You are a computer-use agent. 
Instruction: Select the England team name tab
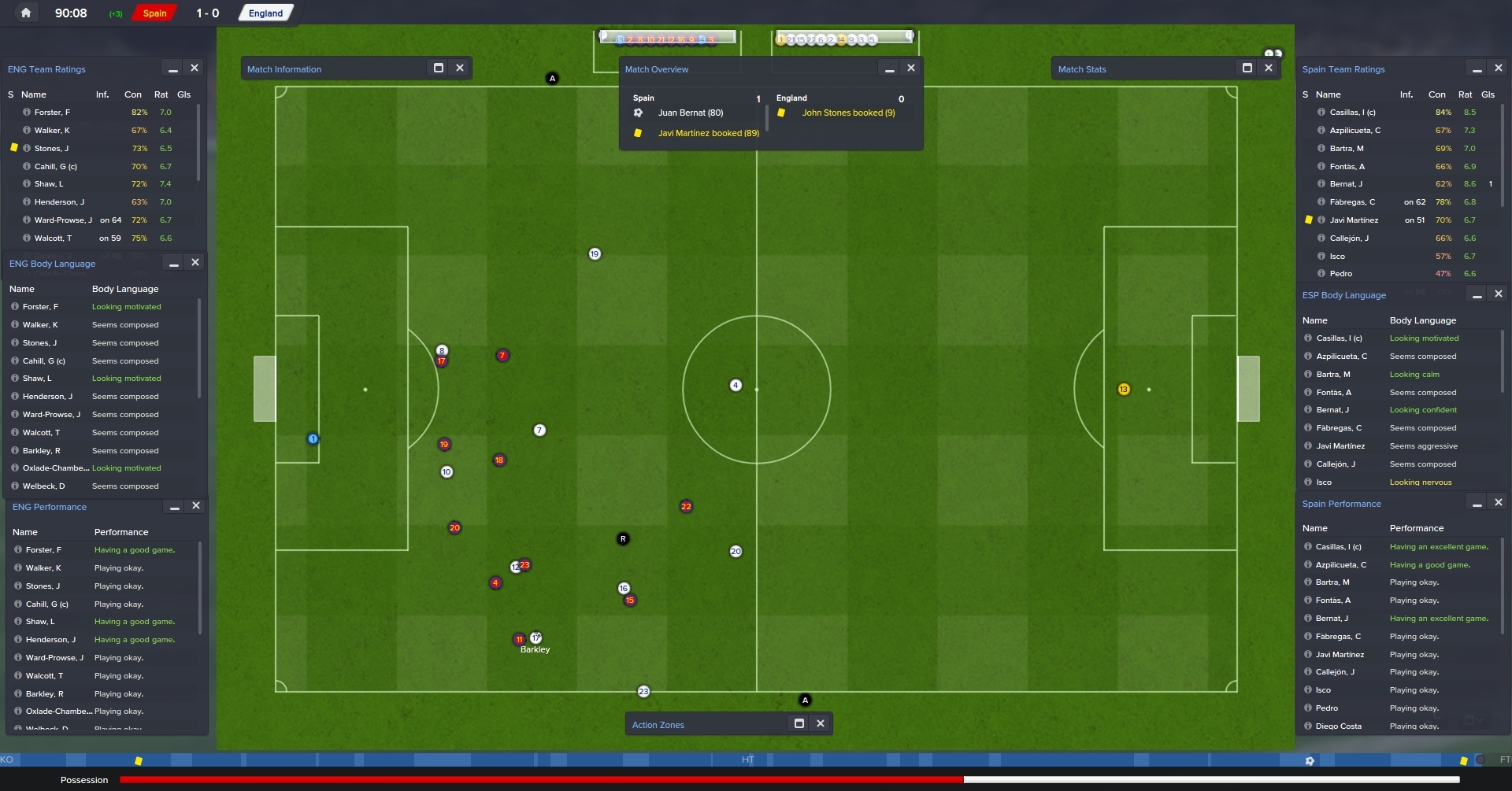click(265, 13)
